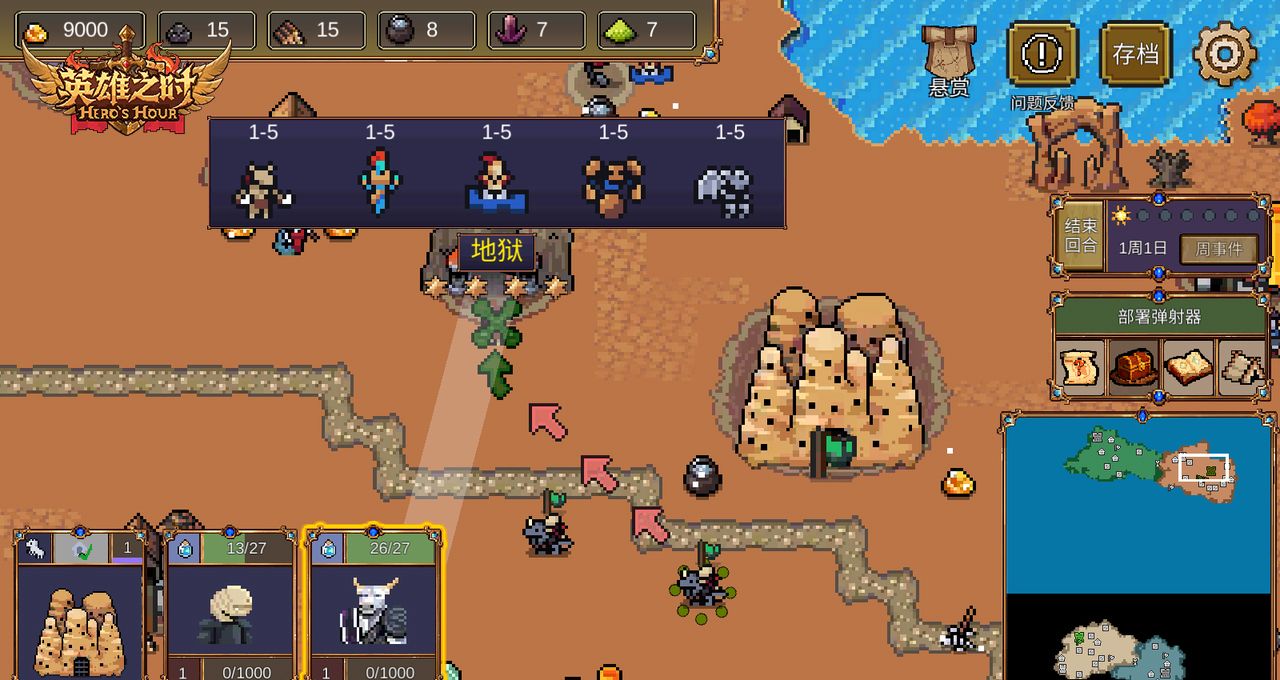This screenshot has height=680, width=1280.
Task: Select the treasure chest icon
Action: pos(1134,367)
